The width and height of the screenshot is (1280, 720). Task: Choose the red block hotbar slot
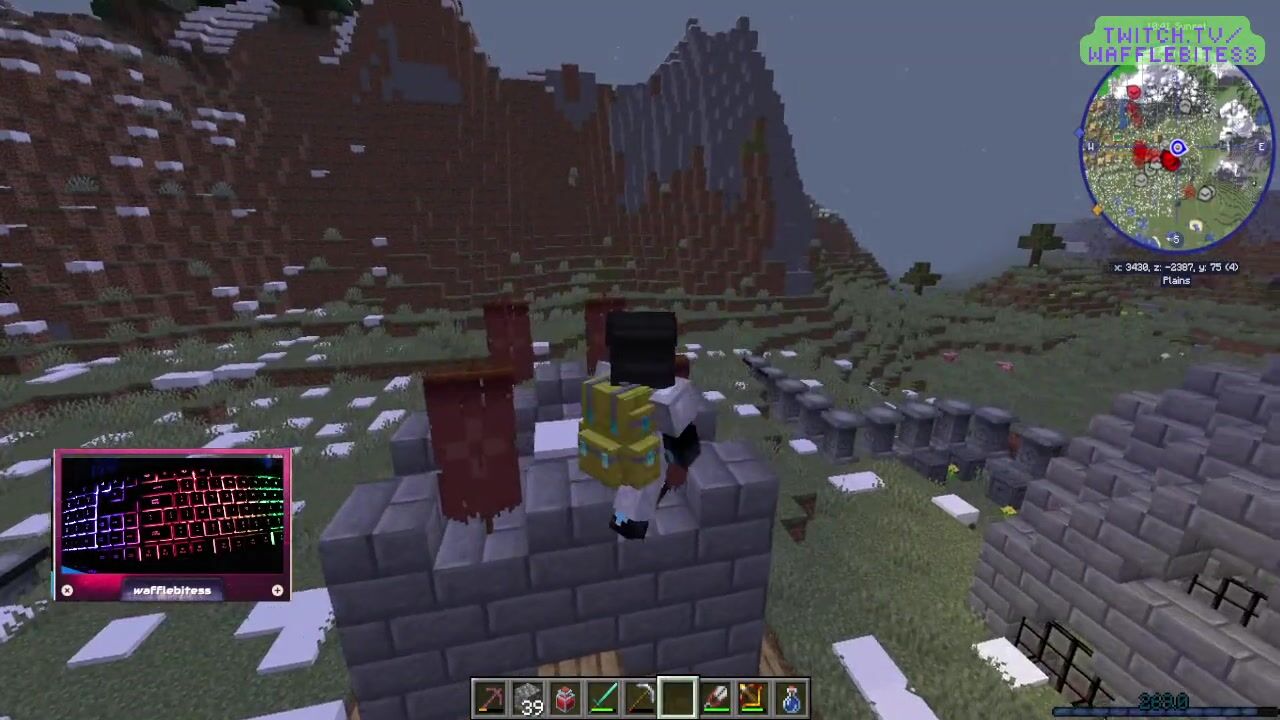(566, 698)
